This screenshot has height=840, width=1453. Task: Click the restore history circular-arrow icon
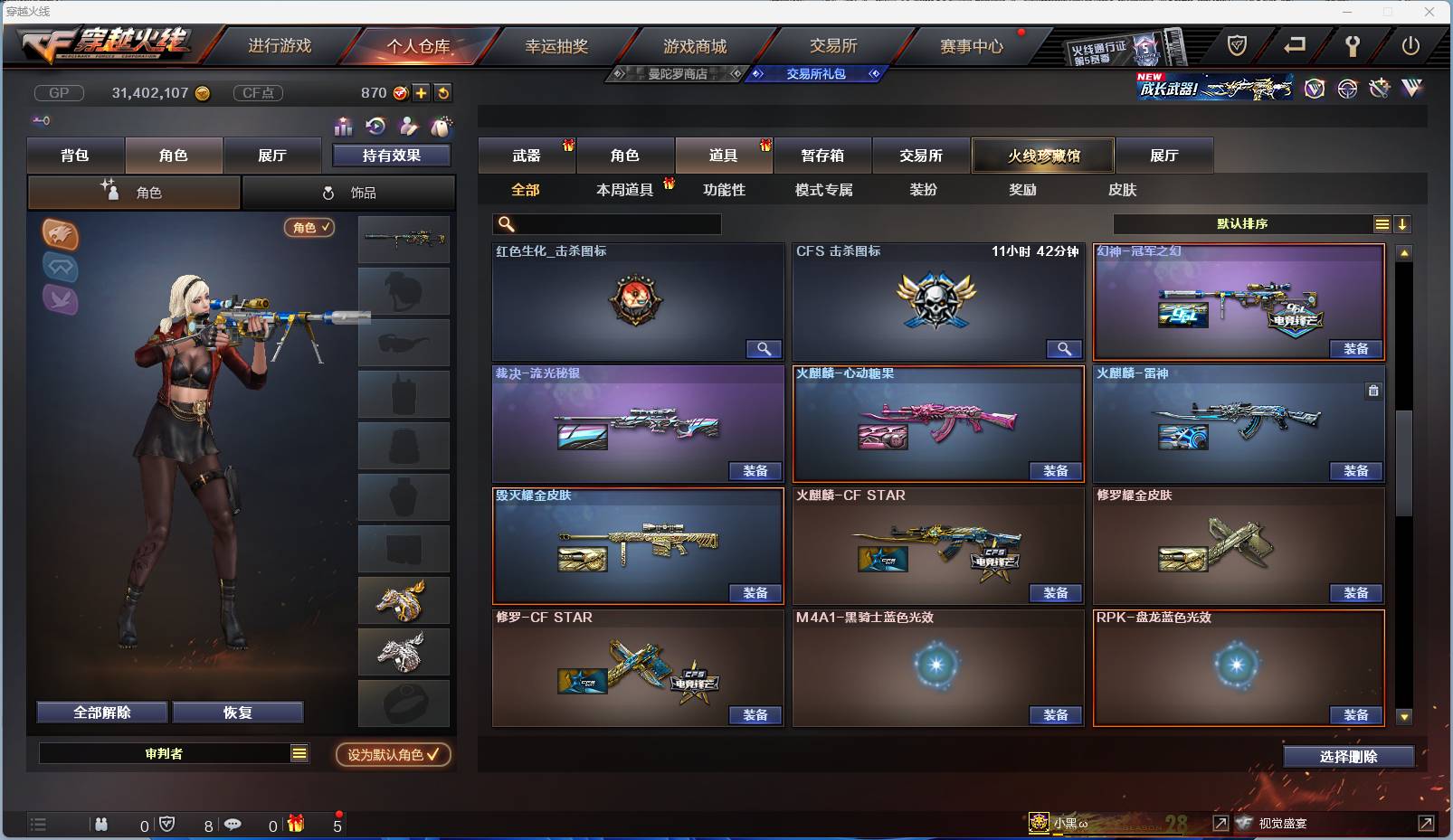374,125
